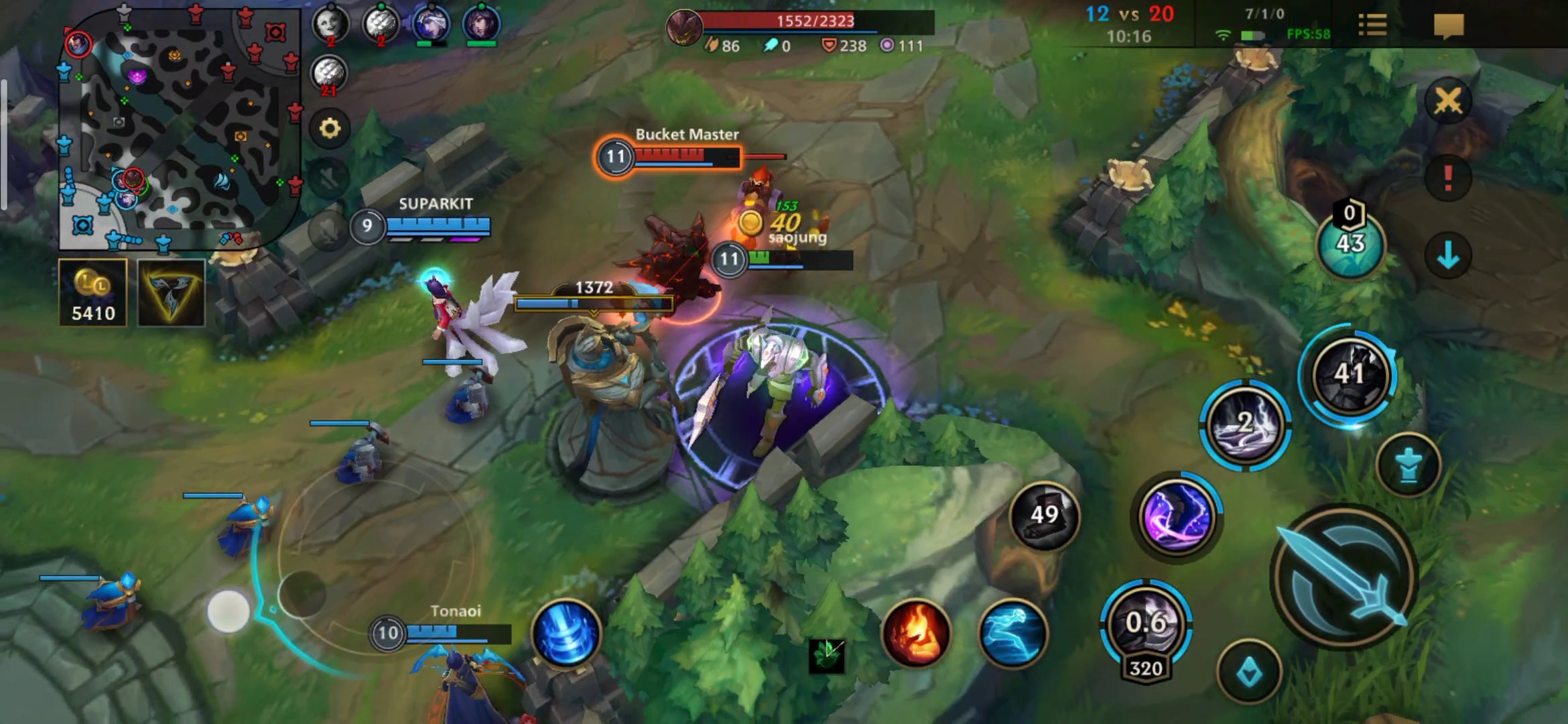This screenshot has width=1568, height=724.
Task: Open the minimap
Action: 180,127
